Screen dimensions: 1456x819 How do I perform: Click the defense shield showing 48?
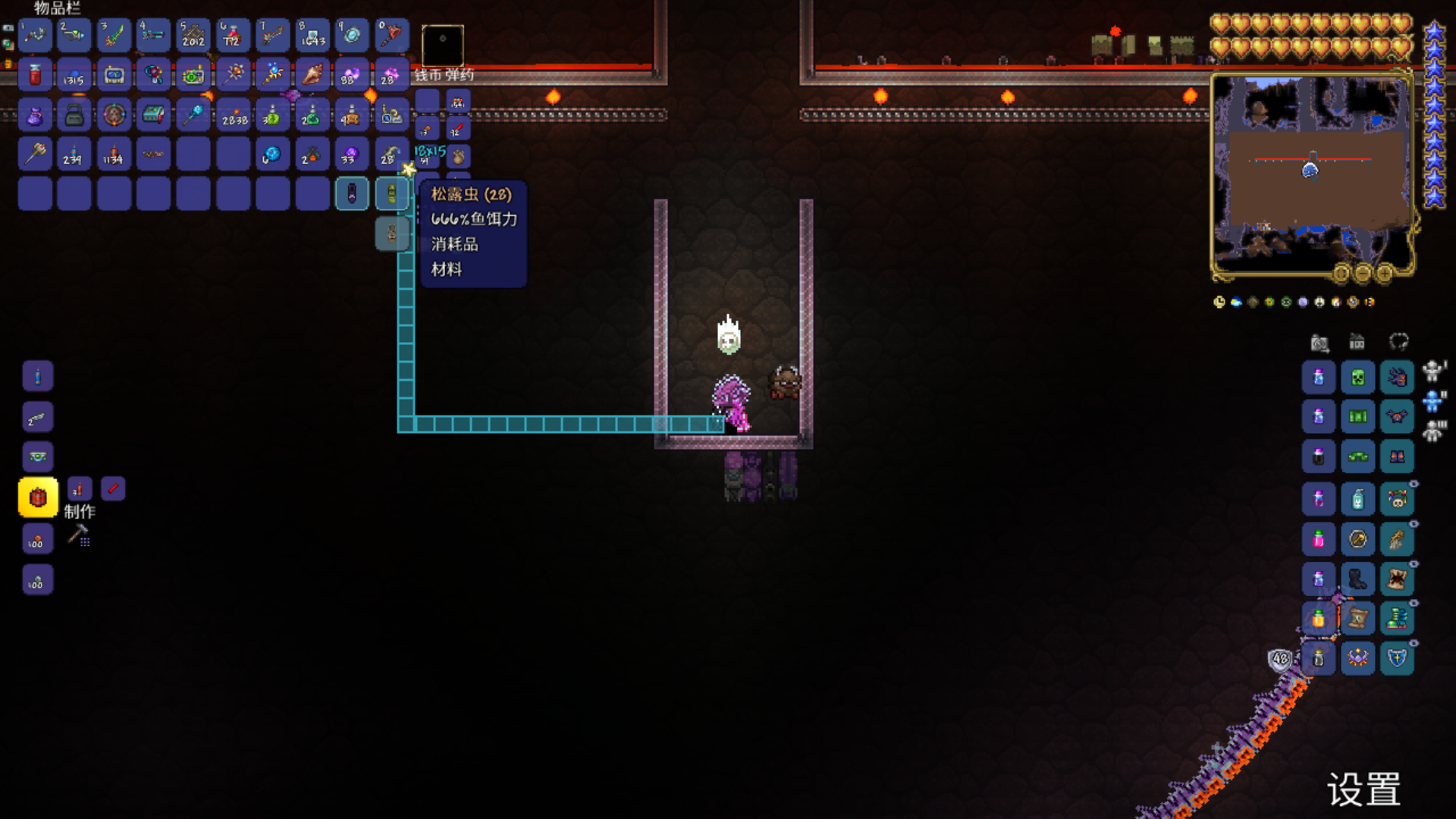tap(1280, 658)
